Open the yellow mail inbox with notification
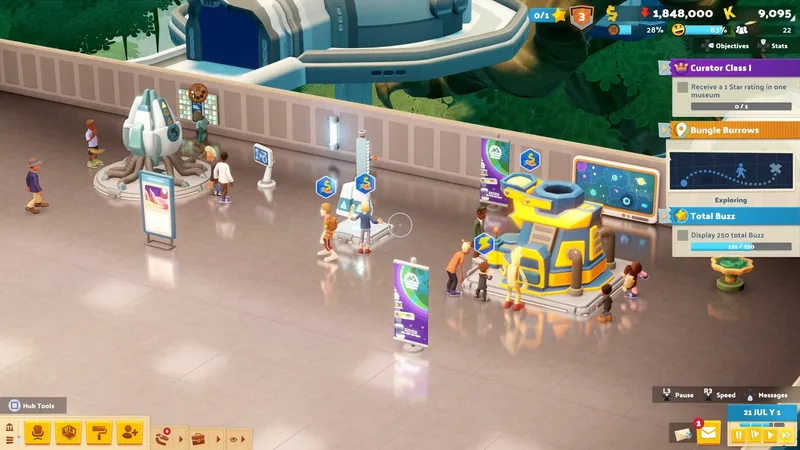The width and height of the screenshot is (800, 450). [x=709, y=433]
